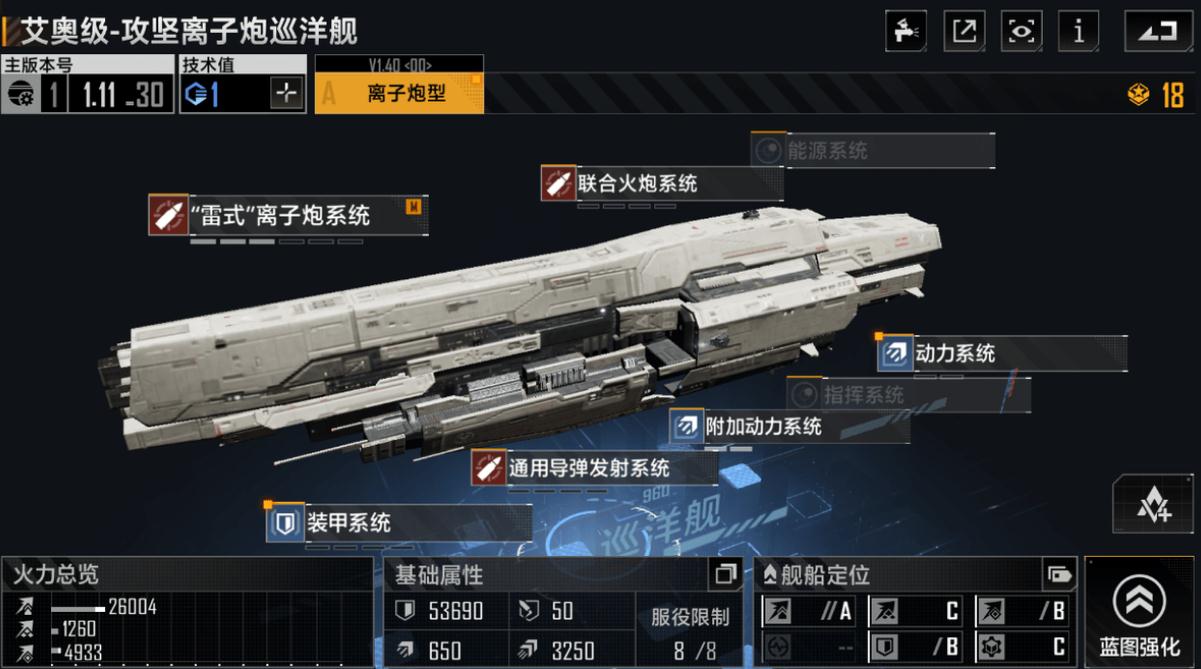Click the 舰船定位 panel toggle icon
Screen dimensions: 1201x669
click(1058, 574)
